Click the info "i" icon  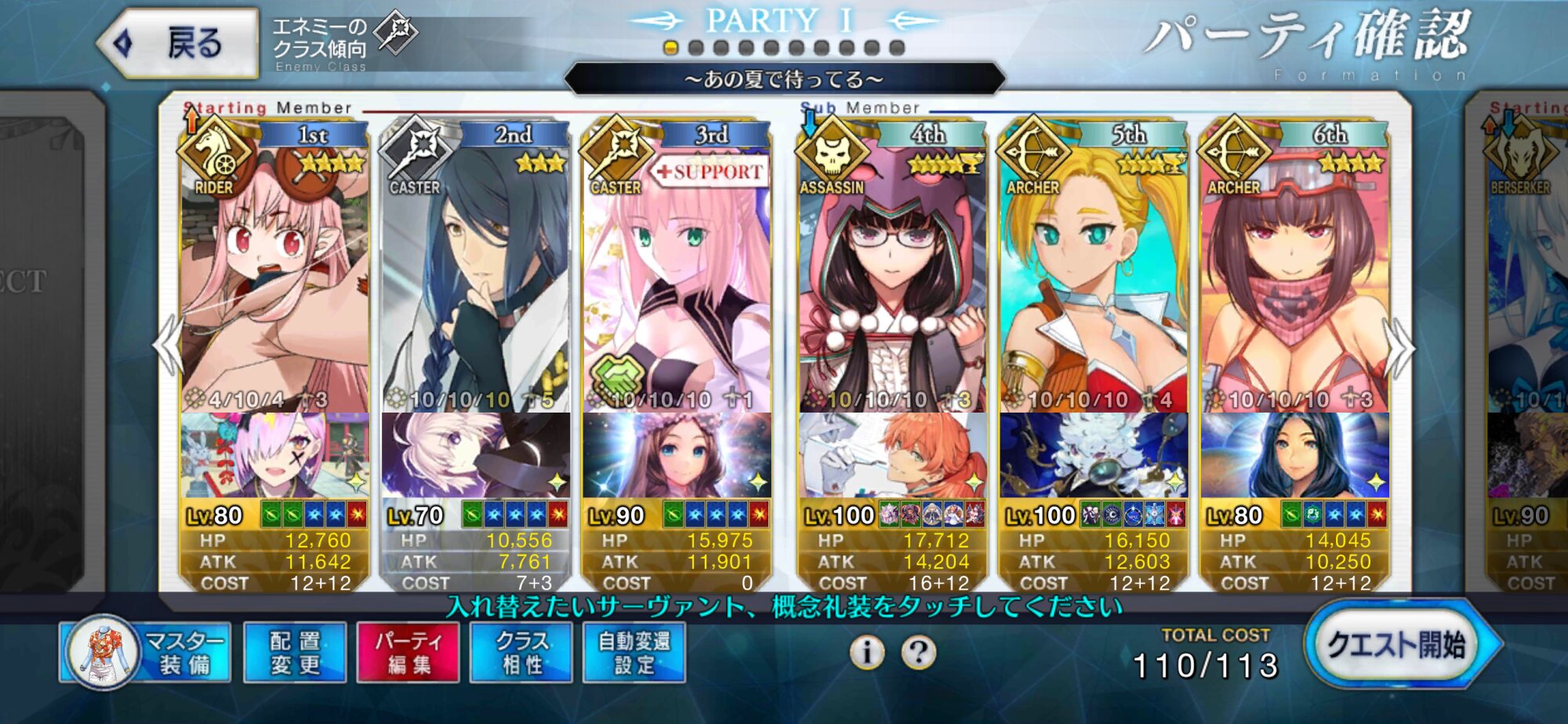(x=867, y=653)
